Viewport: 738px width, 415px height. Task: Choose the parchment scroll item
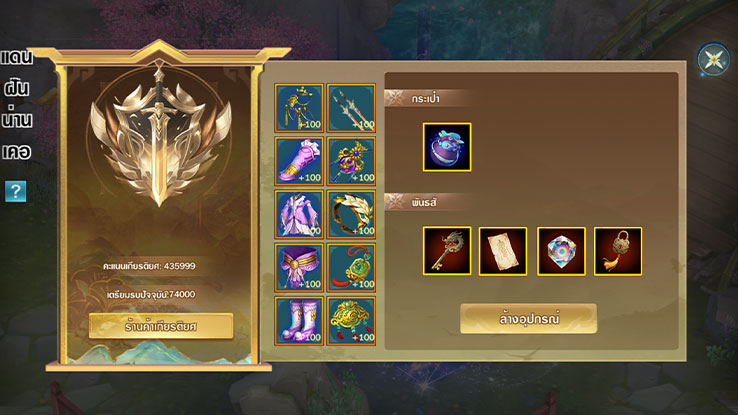[x=504, y=251]
